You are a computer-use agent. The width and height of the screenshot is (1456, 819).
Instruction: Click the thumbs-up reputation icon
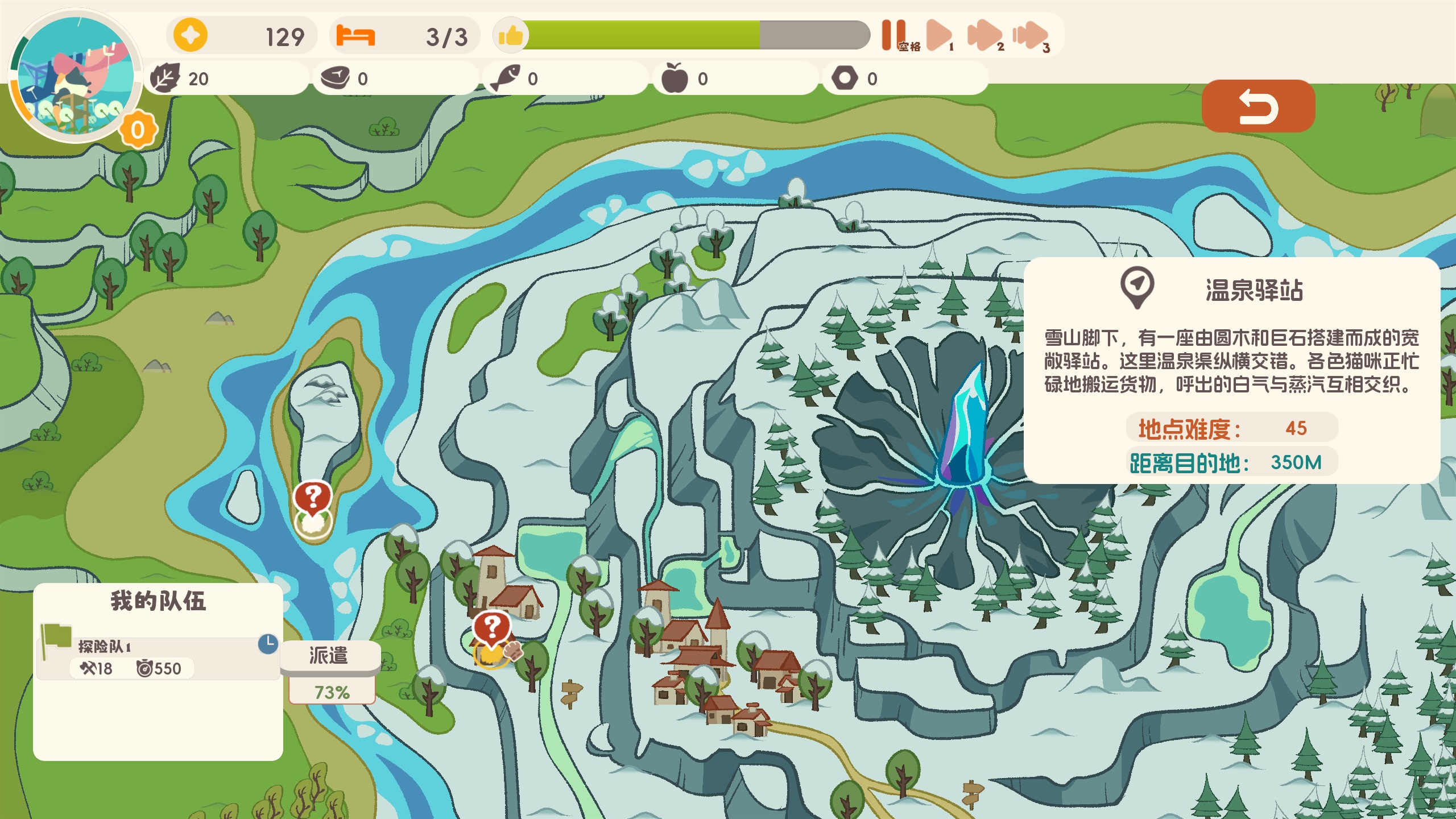click(x=511, y=36)
